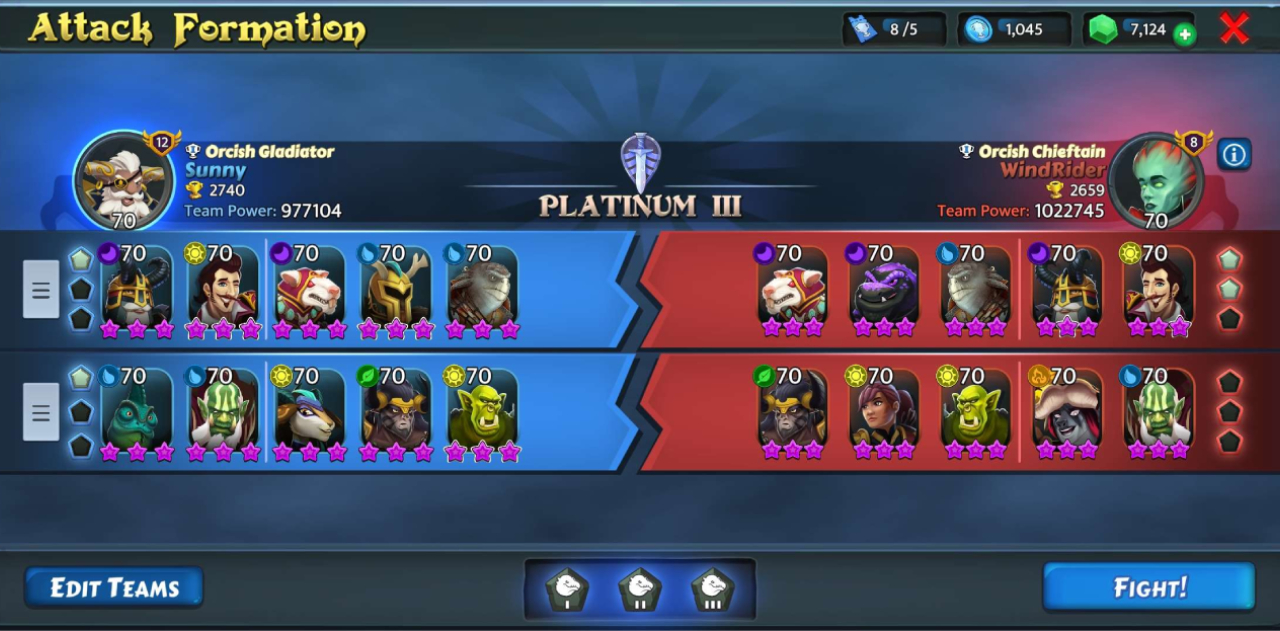This screenshot has height=631, width=1280.
Task: Add more green gems with the plus button
Action: tap(1184, 36)
